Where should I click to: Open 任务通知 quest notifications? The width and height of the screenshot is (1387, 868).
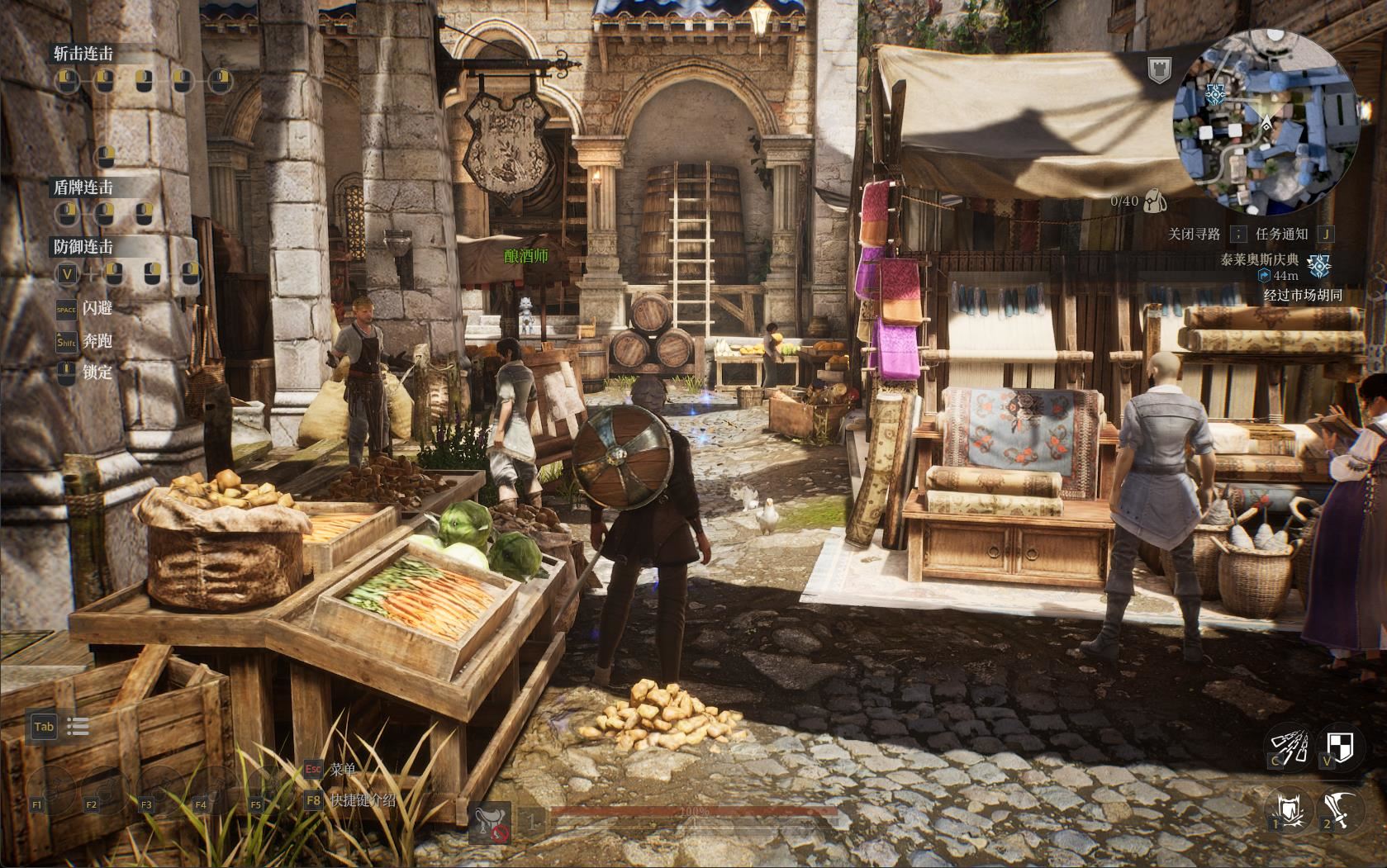click(x=1281, y=234)
